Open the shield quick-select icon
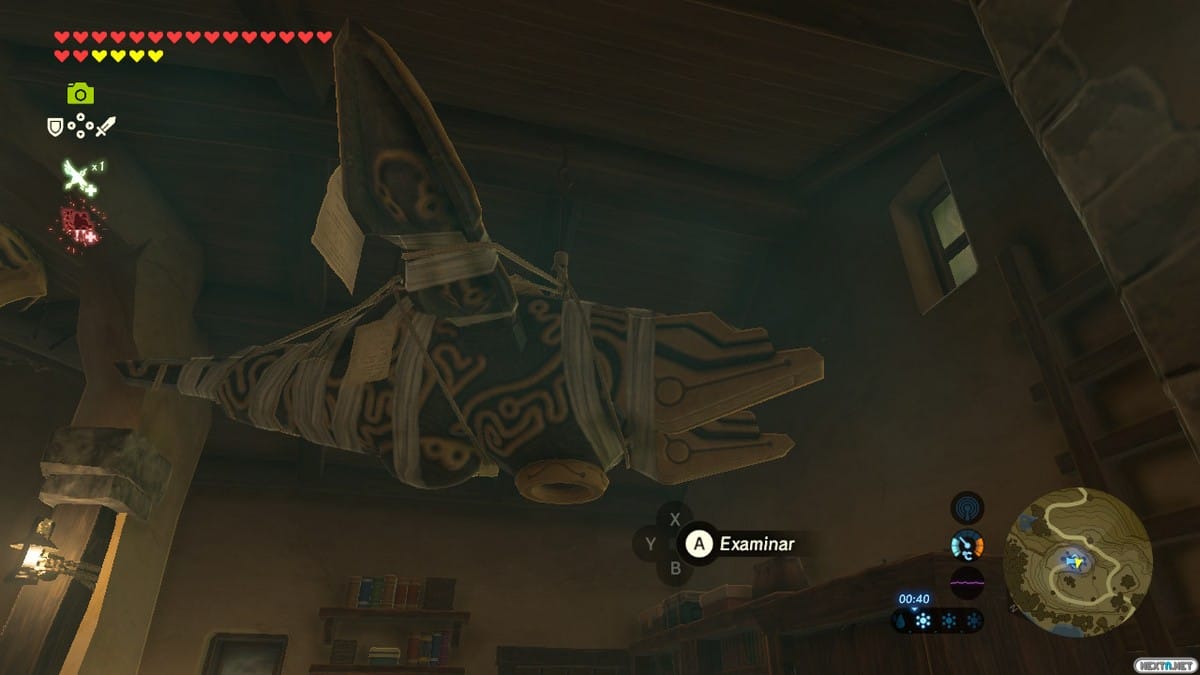1200x675 pixels. 56,126
